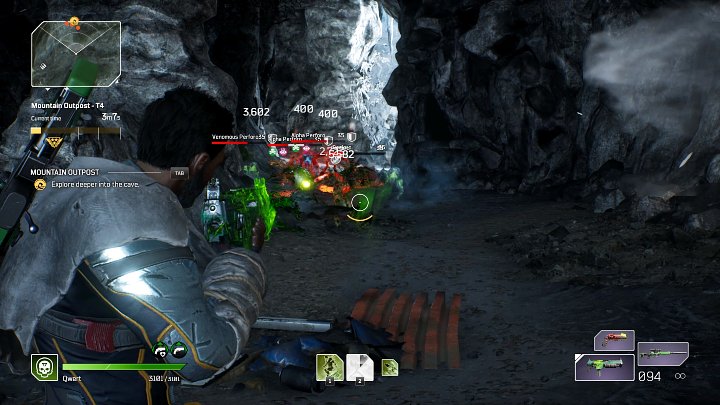Viewport: 720px width, 405px height.
Task: Switch to the equipped green assault rifle slot
Action: coord(602,367)
